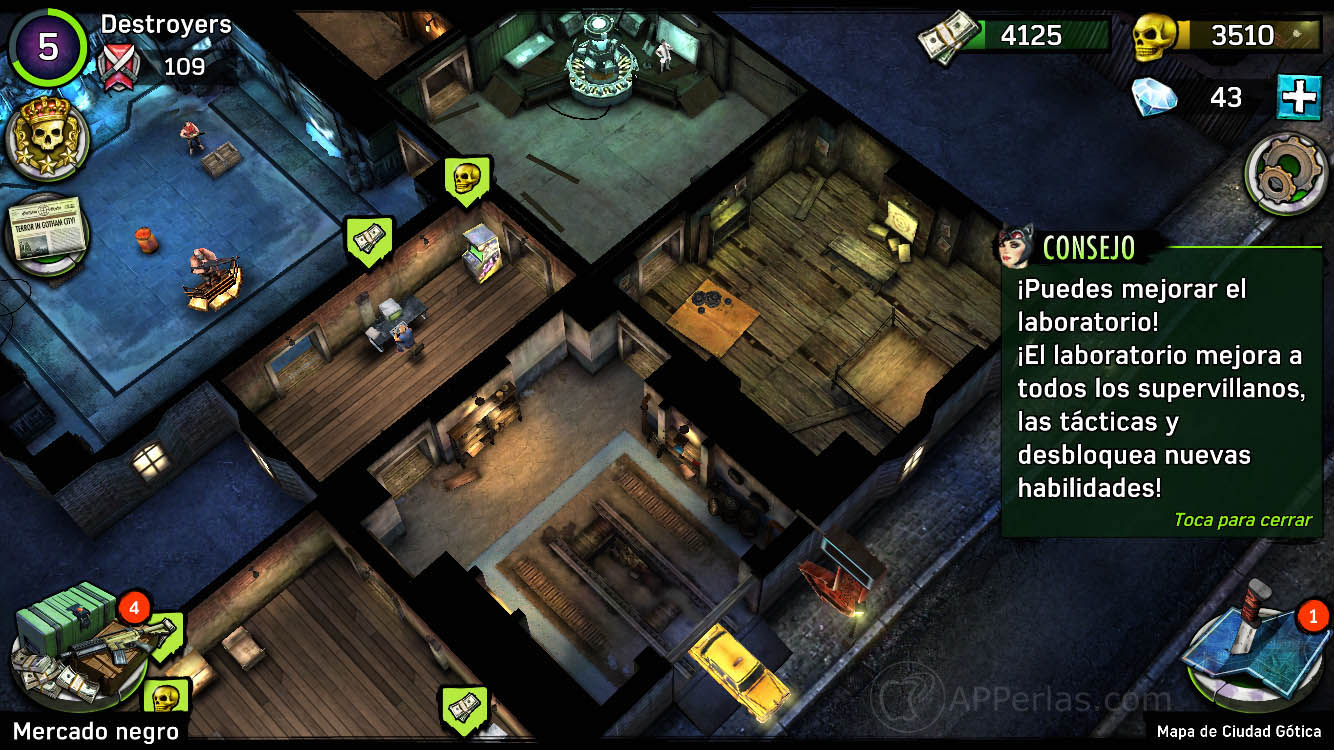Select the gold skull medal emblem
The height and width of the screenshot is (750, 1334).
[45, 145]
